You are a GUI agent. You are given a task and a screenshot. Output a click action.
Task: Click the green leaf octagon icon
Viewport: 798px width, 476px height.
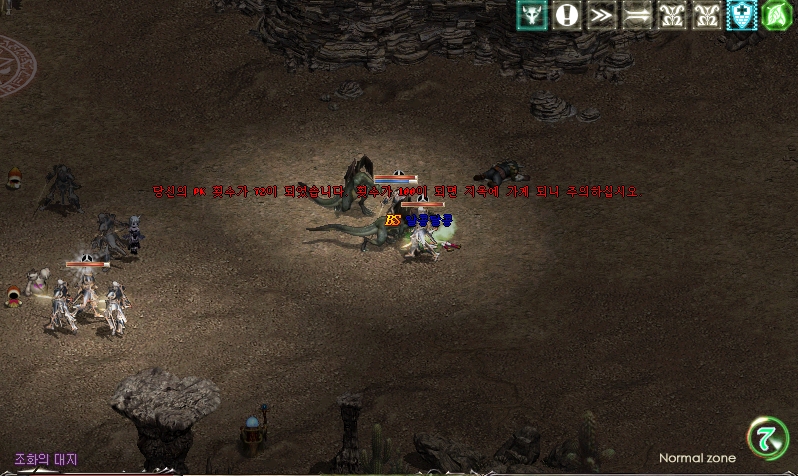click(x=777, y=15)
